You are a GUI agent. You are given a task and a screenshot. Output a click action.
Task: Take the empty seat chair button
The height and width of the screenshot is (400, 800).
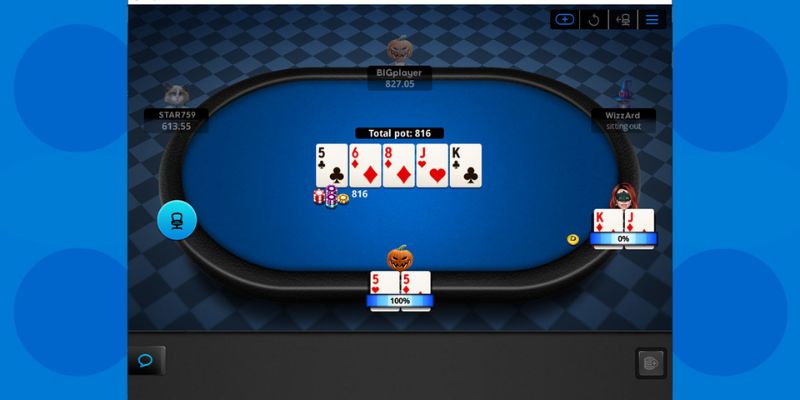177,220
